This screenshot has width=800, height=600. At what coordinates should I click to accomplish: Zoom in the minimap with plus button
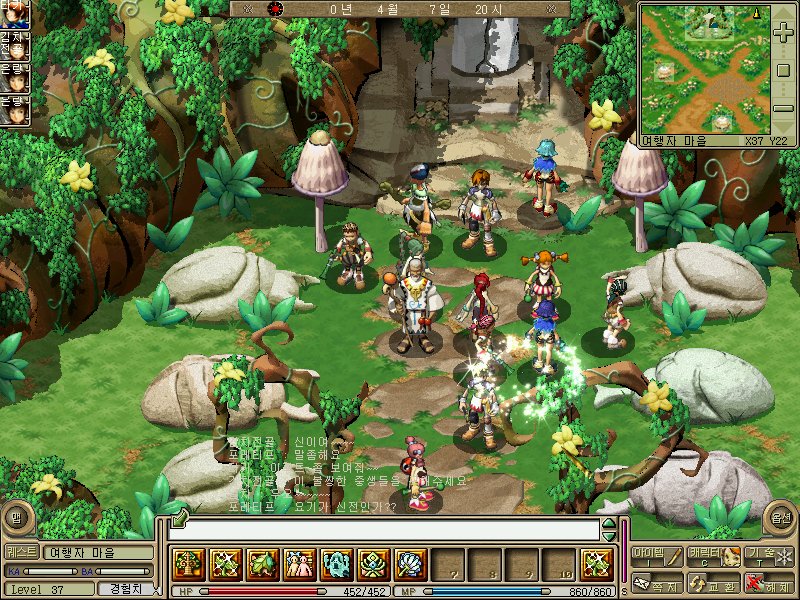783,33
